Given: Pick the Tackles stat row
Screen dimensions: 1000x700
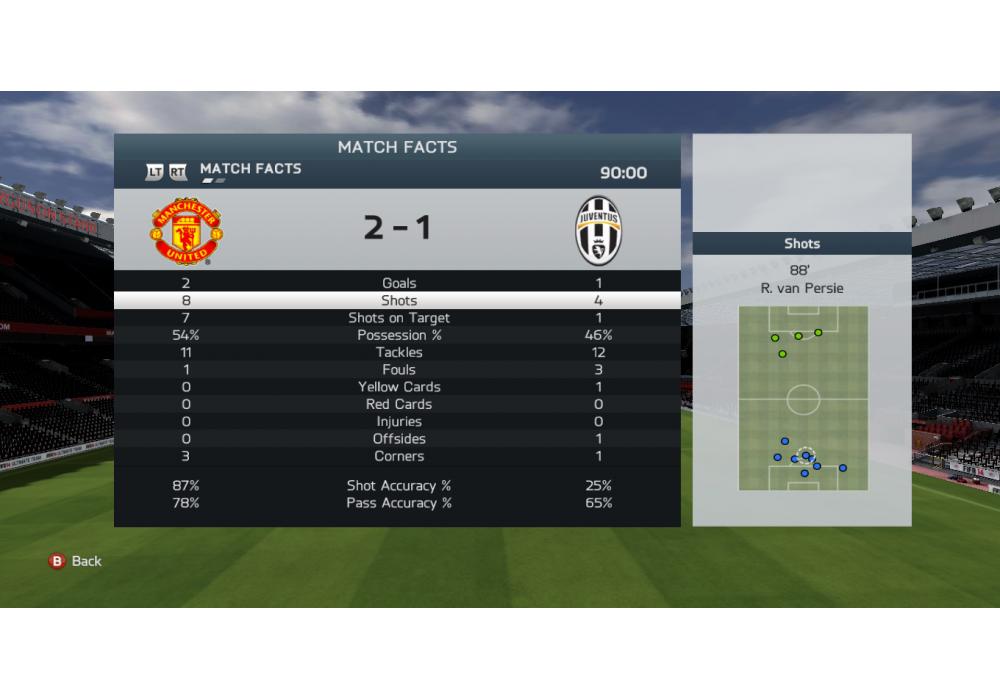Looking at the screenshot, I should coord(398,352).
